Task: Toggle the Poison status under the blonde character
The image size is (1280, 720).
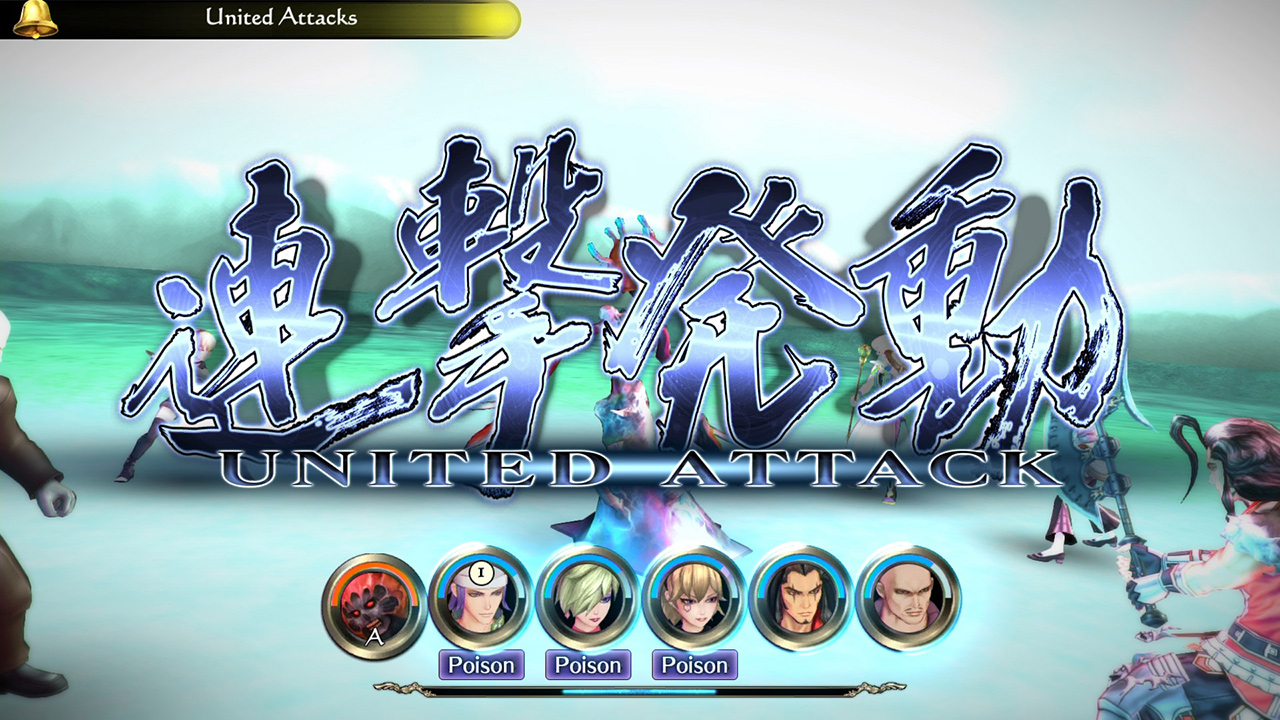Action: tap(695, 665)
